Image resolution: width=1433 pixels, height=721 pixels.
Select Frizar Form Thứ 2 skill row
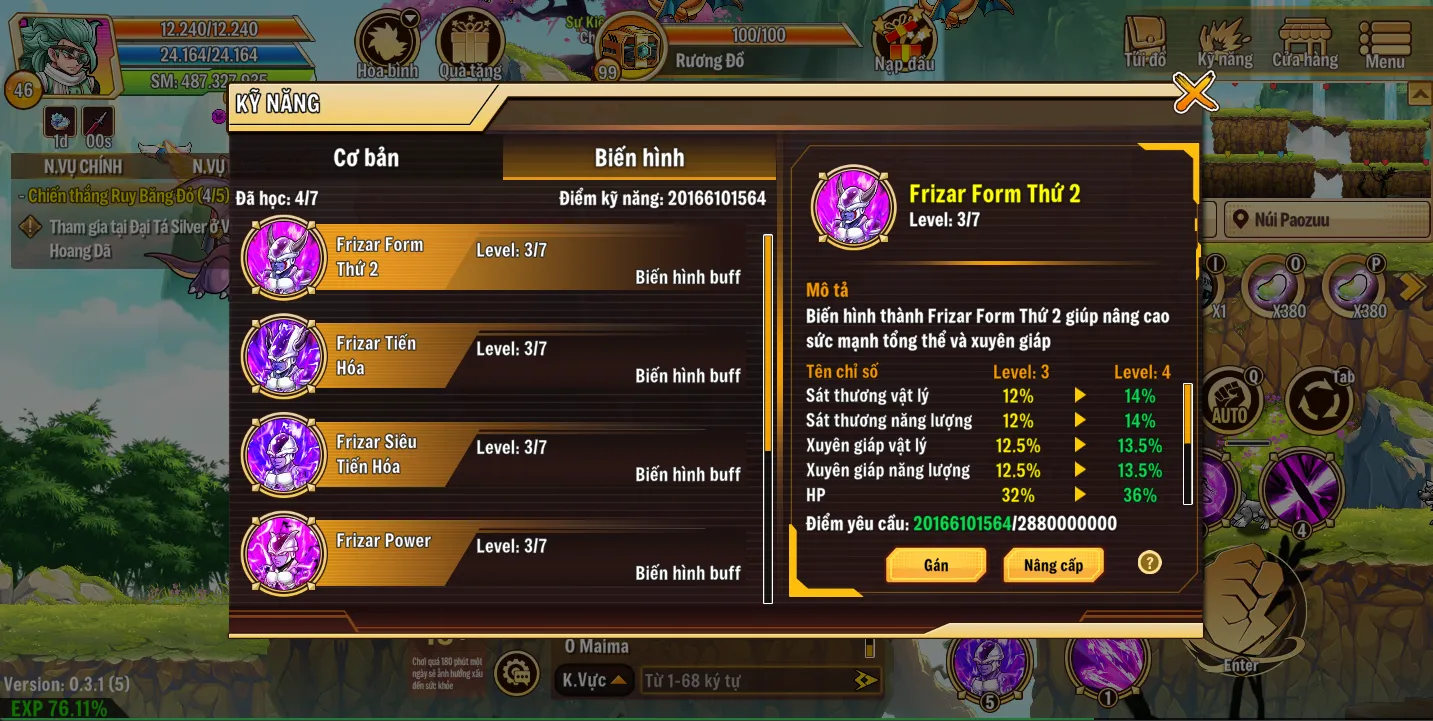click(500, 258)
